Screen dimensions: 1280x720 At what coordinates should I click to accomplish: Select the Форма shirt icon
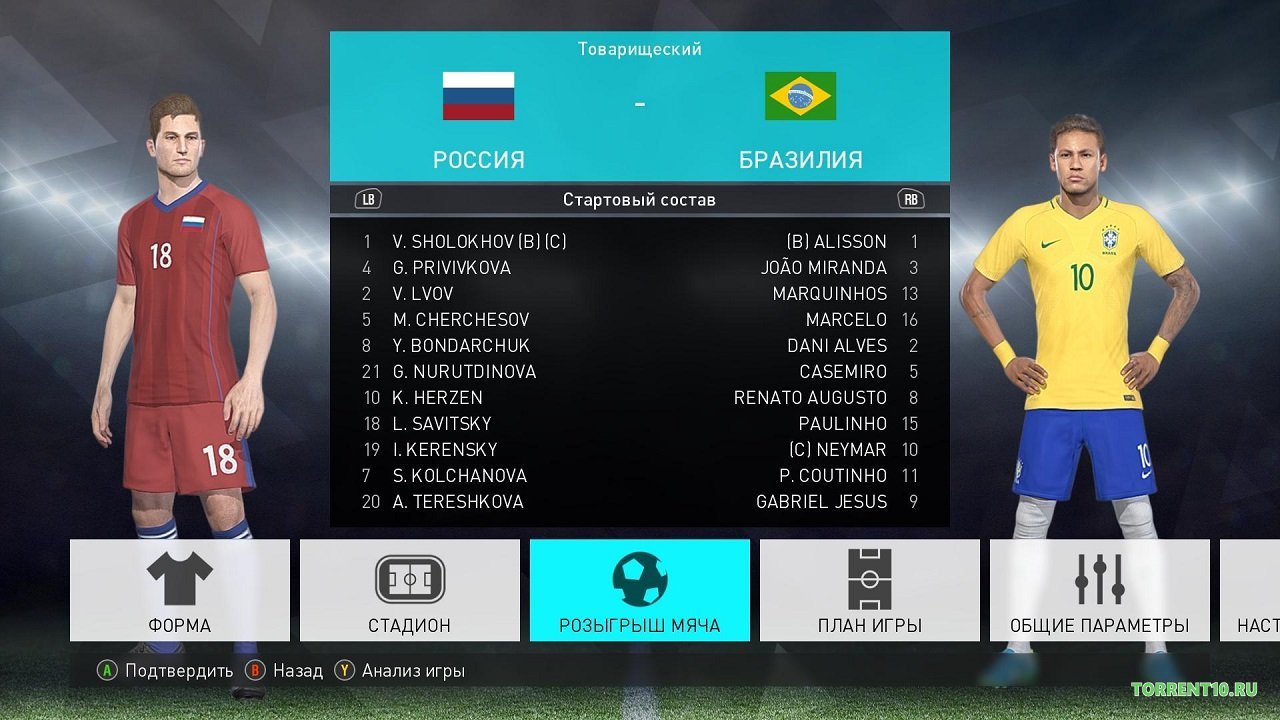coord(179,578)
